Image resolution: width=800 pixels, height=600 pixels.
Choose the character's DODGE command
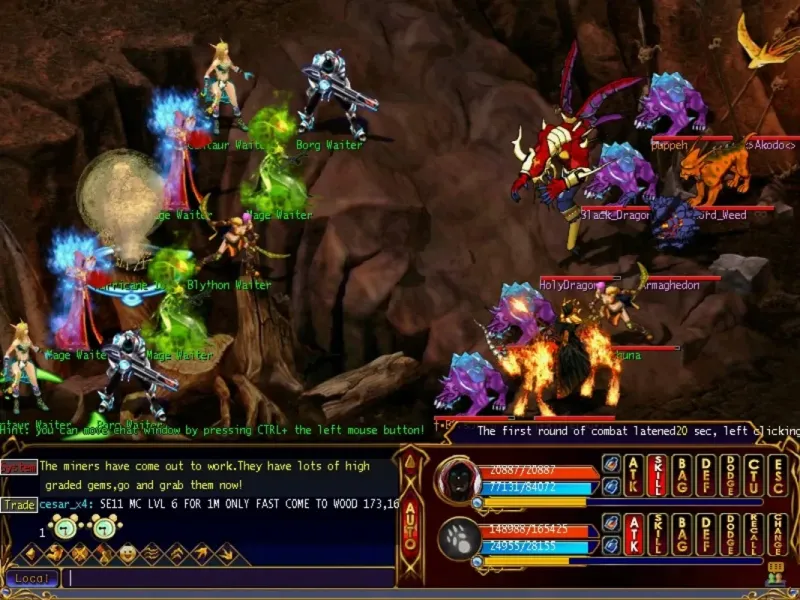730,476
